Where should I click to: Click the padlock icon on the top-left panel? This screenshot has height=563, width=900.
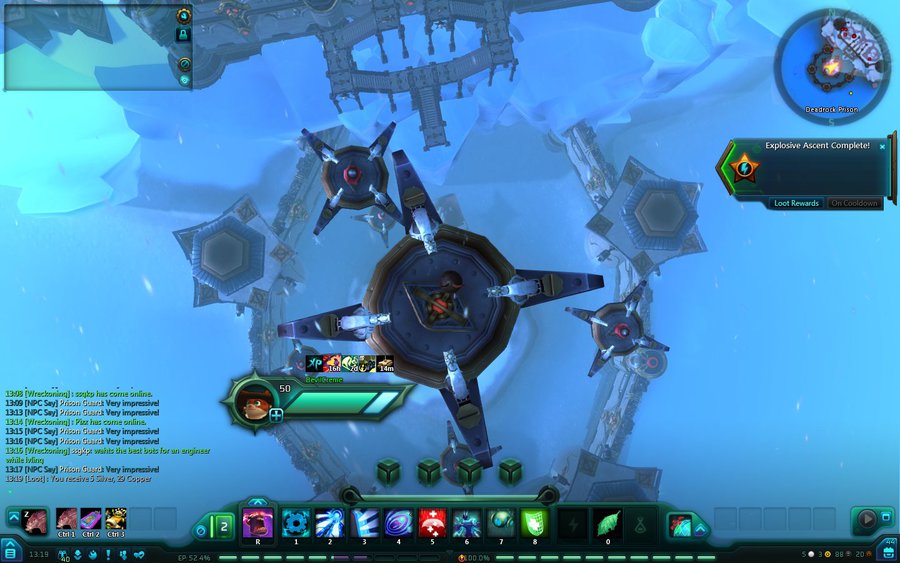click(183, 34)
